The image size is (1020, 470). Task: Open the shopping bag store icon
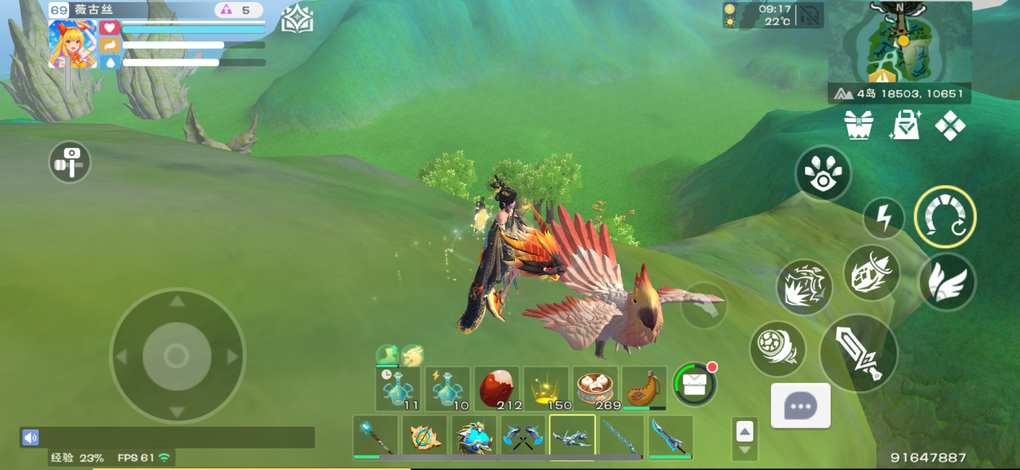(905, 126)
